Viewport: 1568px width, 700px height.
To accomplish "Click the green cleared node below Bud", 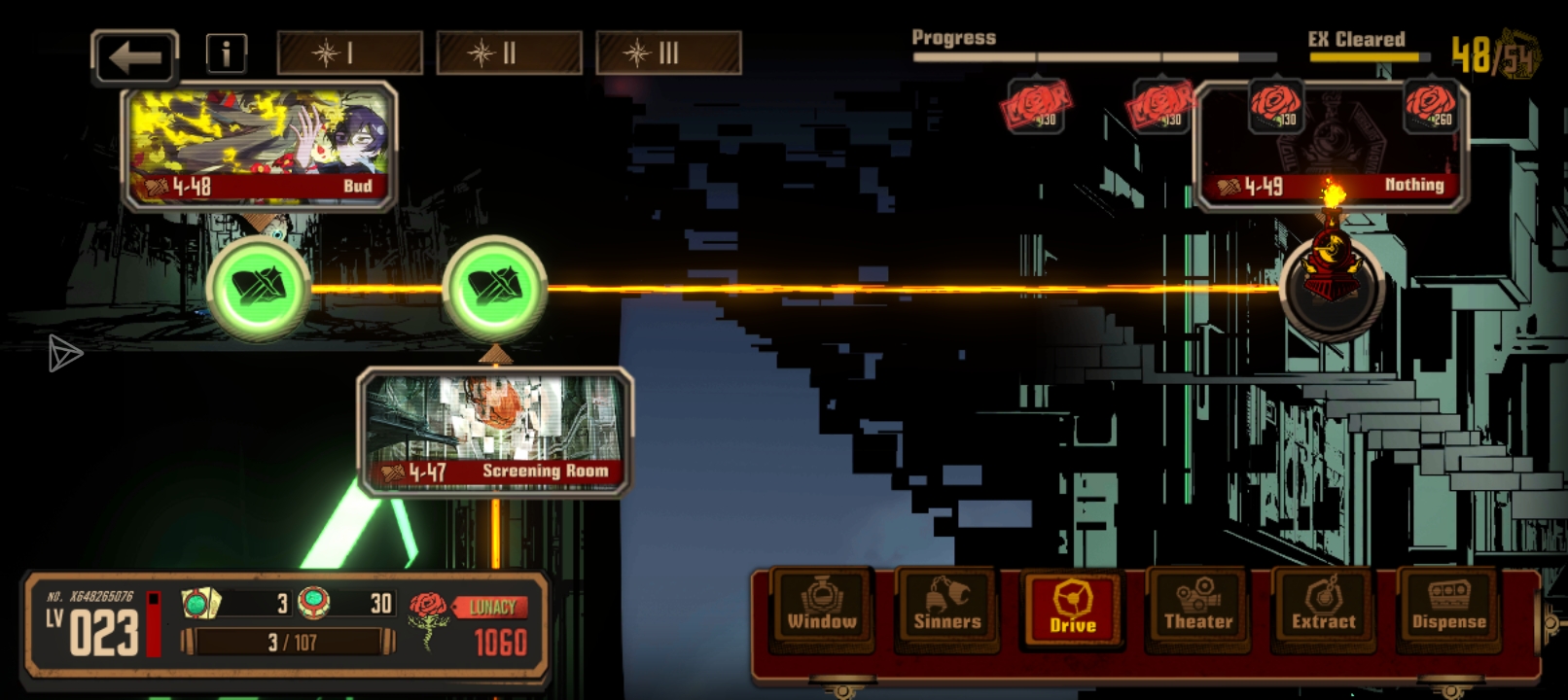I will [x=259, y=288].
